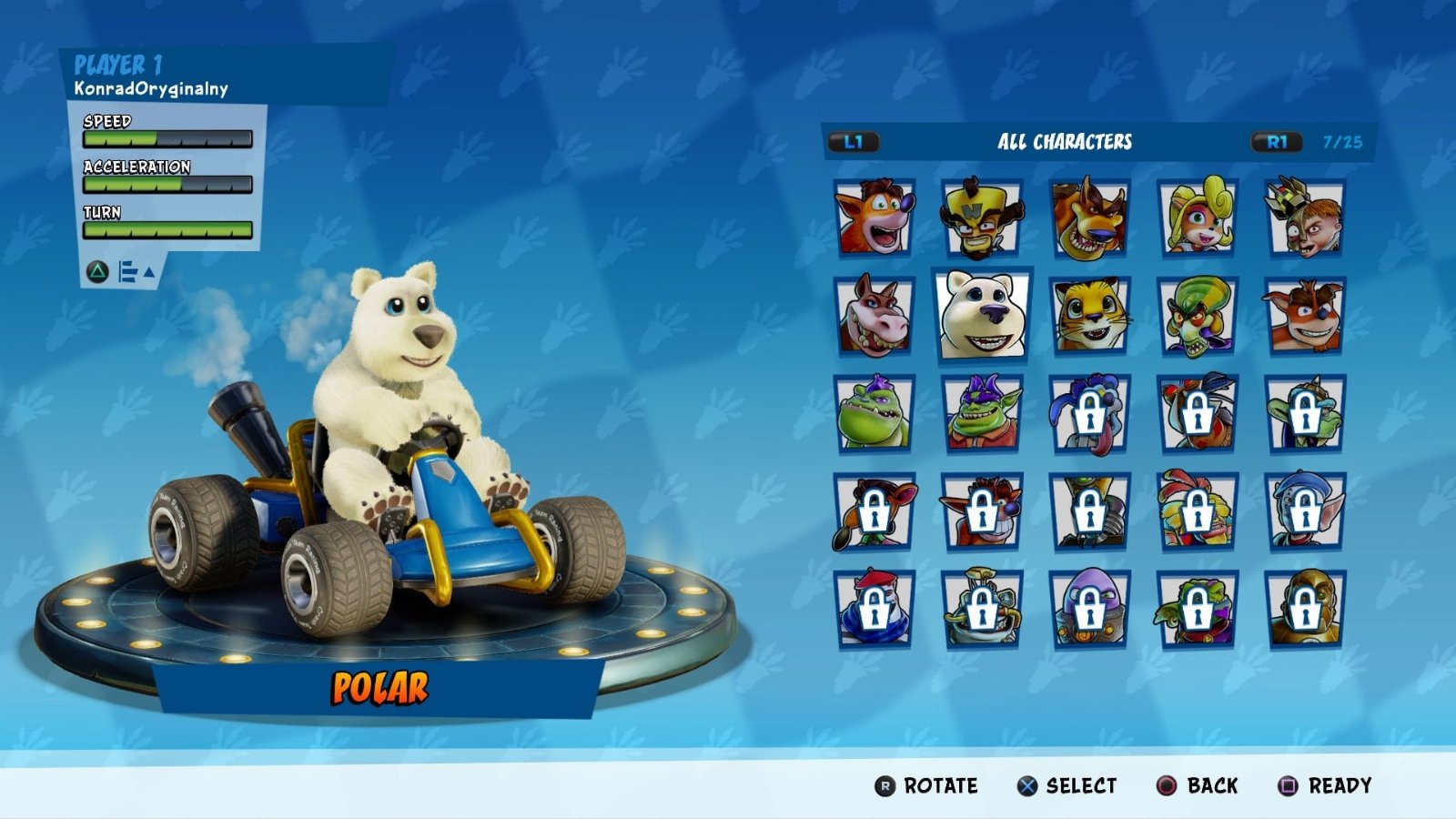Select the locked Komodo Joe tile
The image size is (1456, 819).
(x=1305, y=414)
